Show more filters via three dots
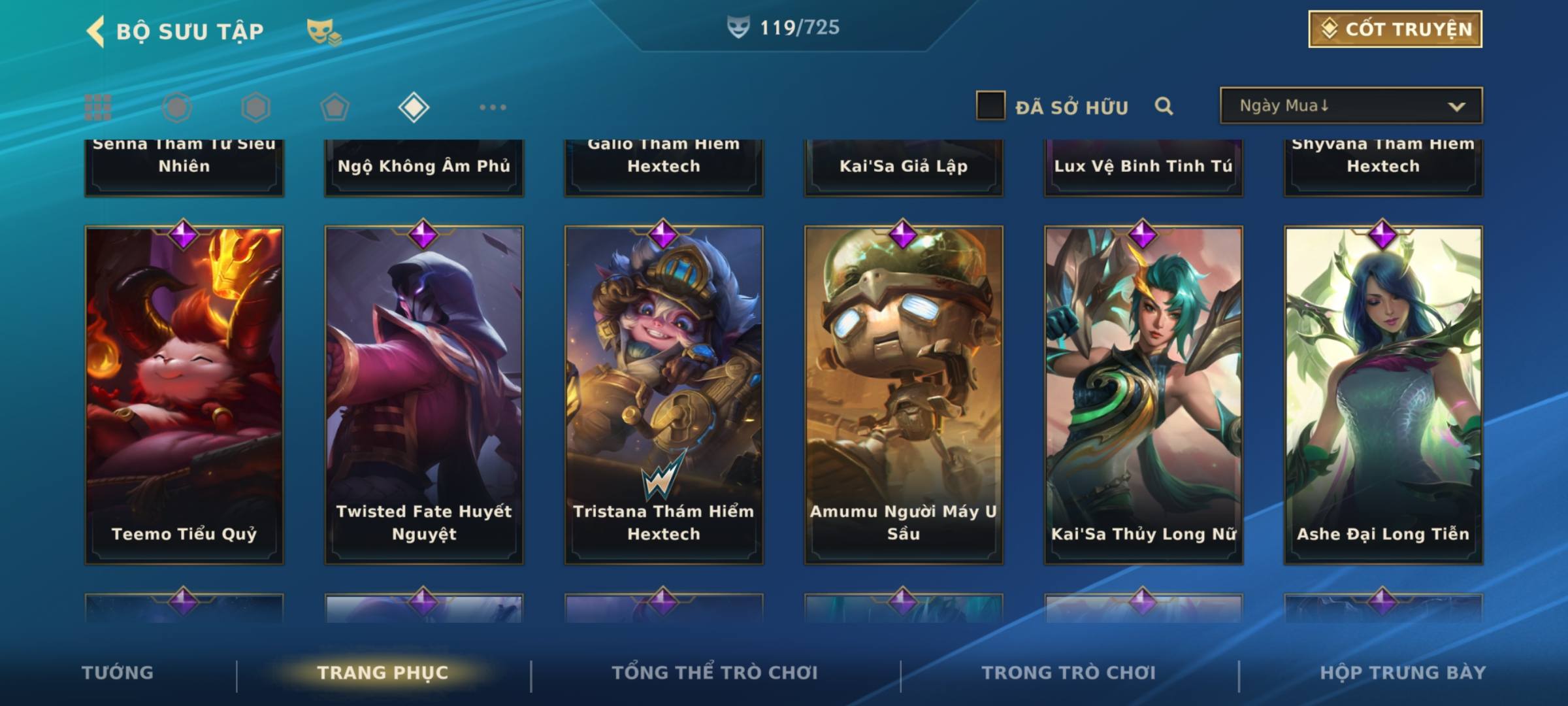Image resolution: width=1568 pixels, height=706 pixels. [x=493, y=107]
